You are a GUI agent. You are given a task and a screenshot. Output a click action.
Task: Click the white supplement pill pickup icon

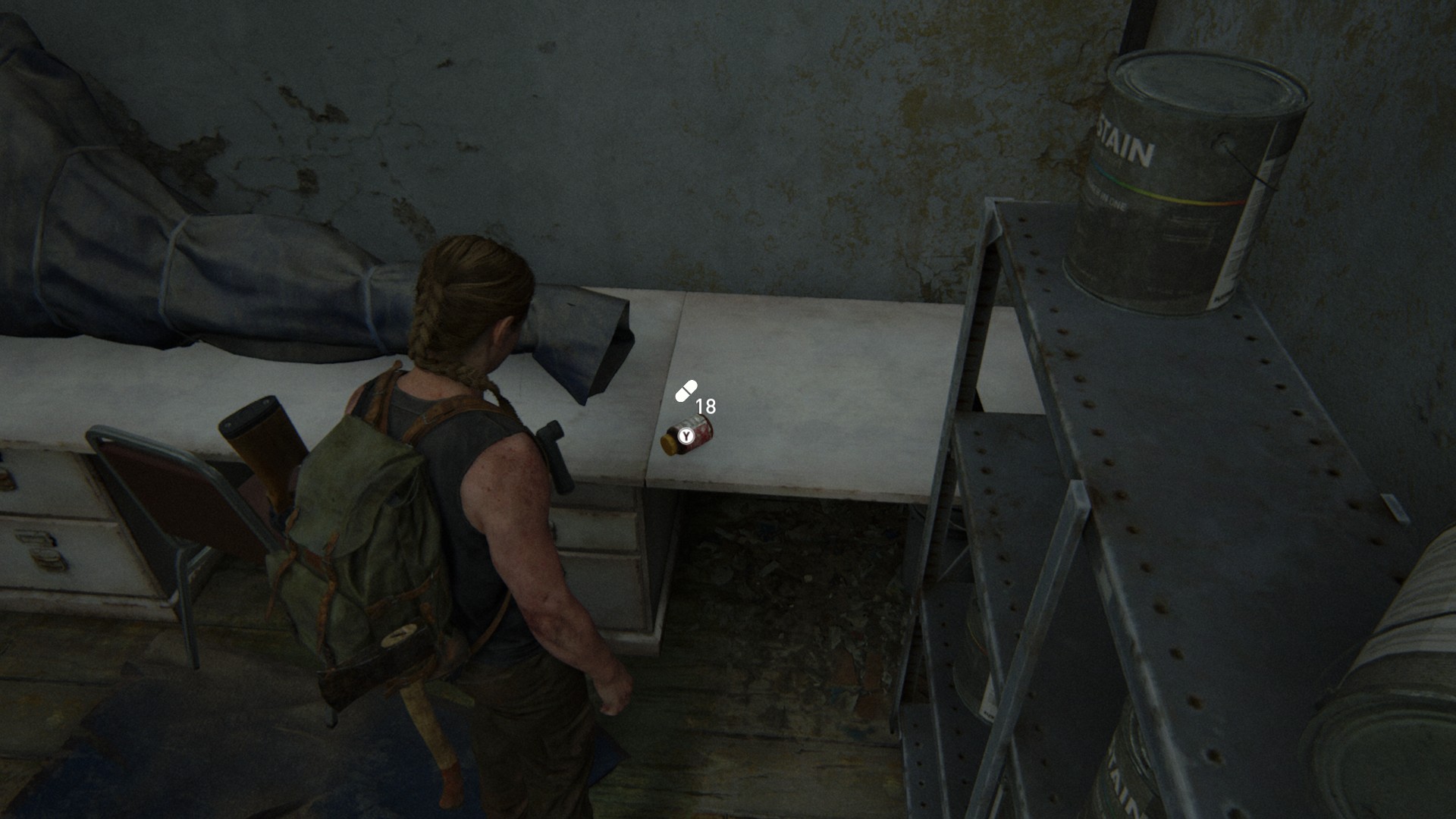(x=686, y=391)
